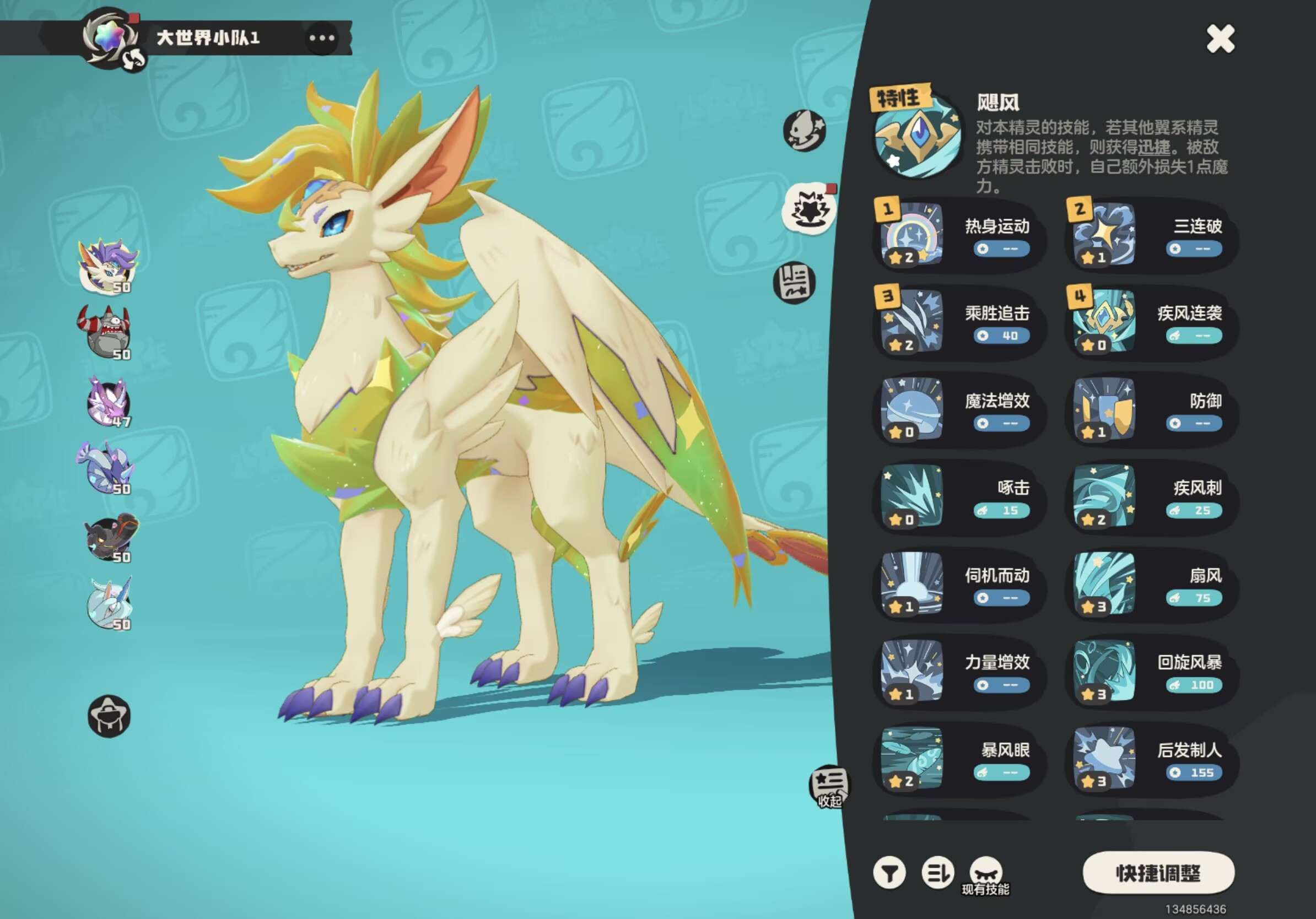Close the skill panel with the X

click(x=1220, y=39)
